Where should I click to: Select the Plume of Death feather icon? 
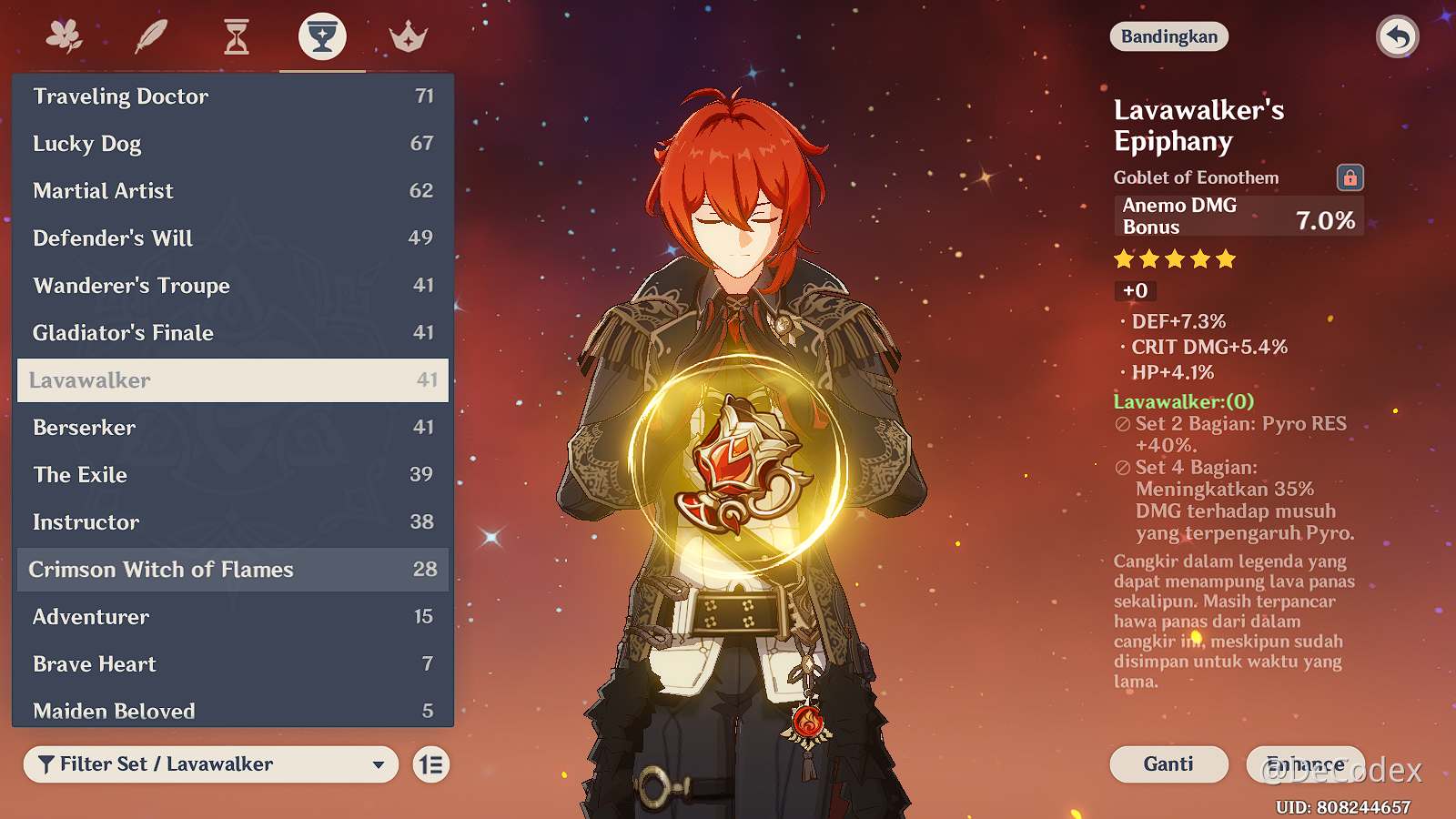click(148, 36)
